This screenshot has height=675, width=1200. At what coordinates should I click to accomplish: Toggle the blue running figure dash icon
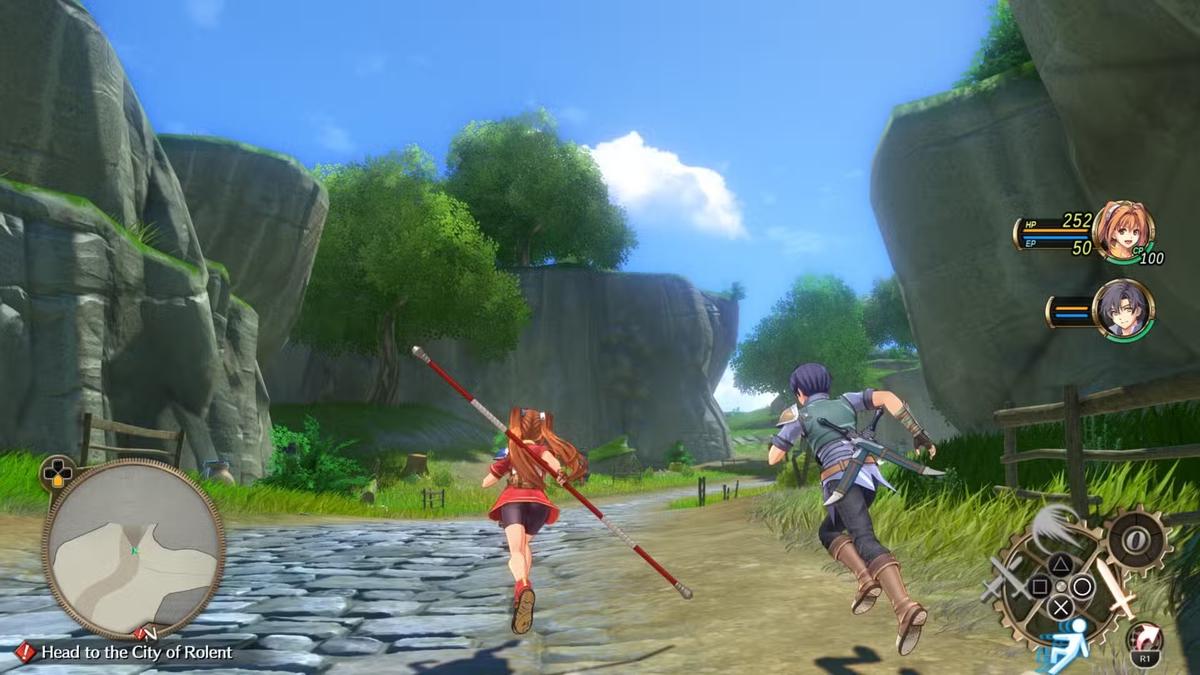tap(1070, 638)
